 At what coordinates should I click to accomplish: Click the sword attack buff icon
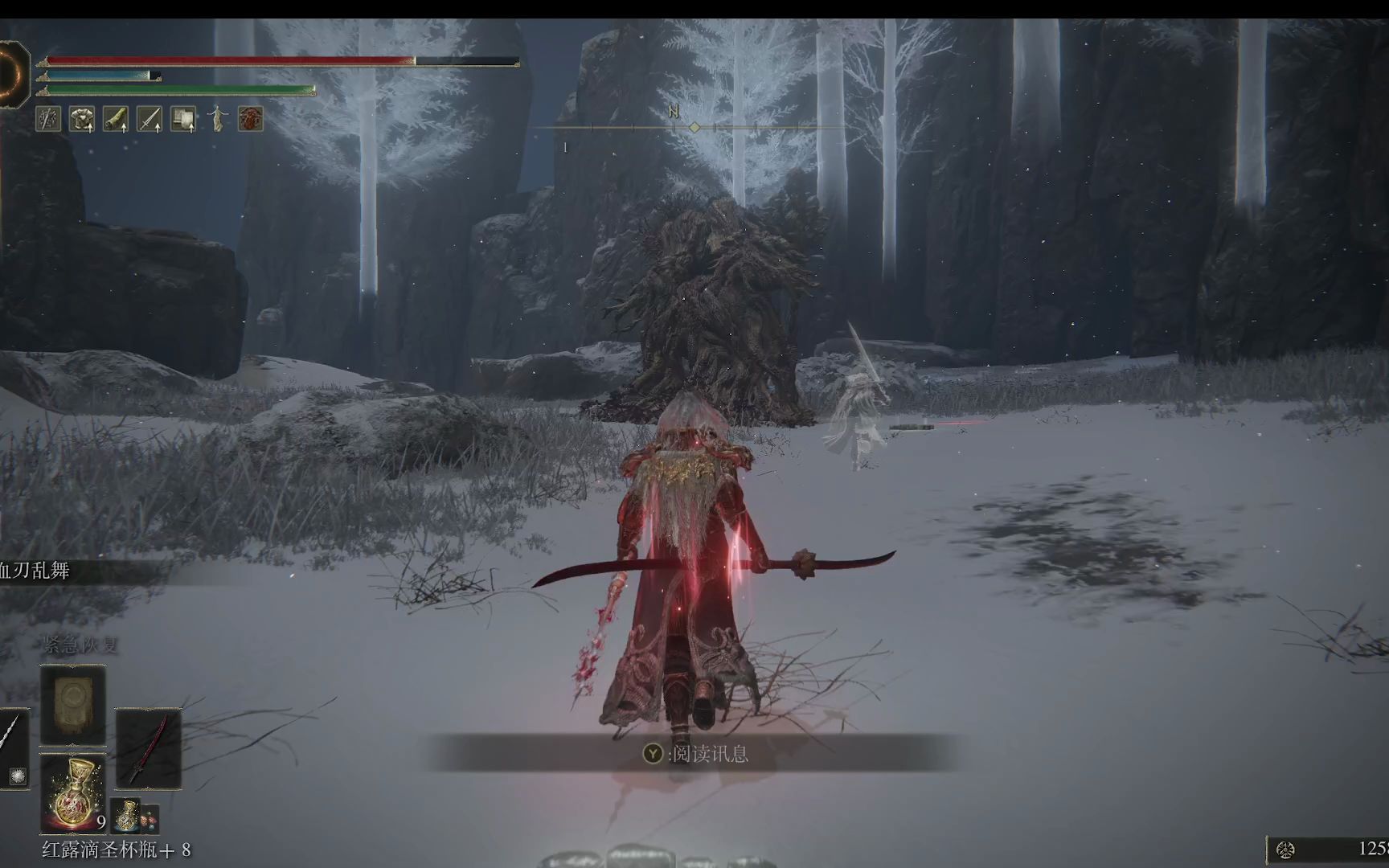pyautogui.click(x=150, y=119)
